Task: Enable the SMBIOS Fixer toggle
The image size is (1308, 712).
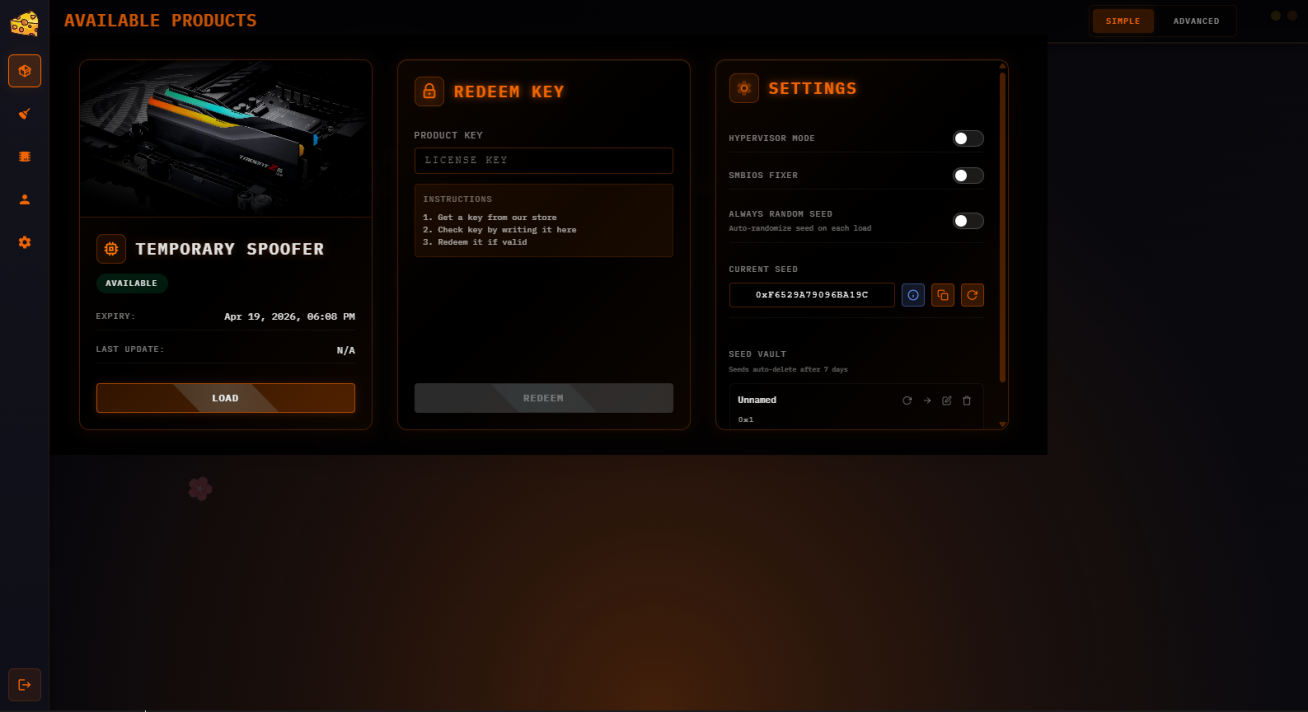Action: point(967,175)
